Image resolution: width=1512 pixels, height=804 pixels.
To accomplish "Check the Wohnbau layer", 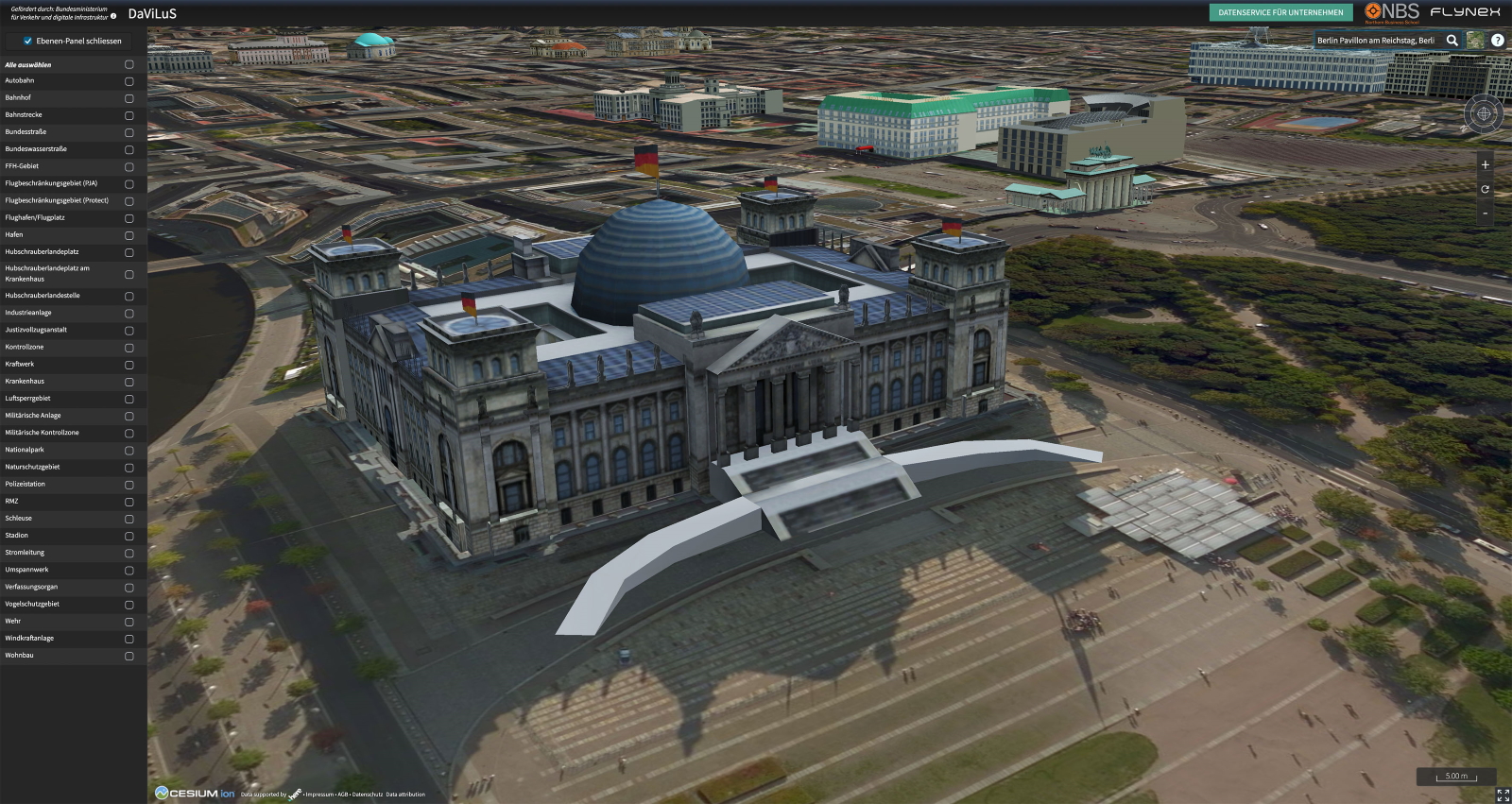I will pos(129,656).
